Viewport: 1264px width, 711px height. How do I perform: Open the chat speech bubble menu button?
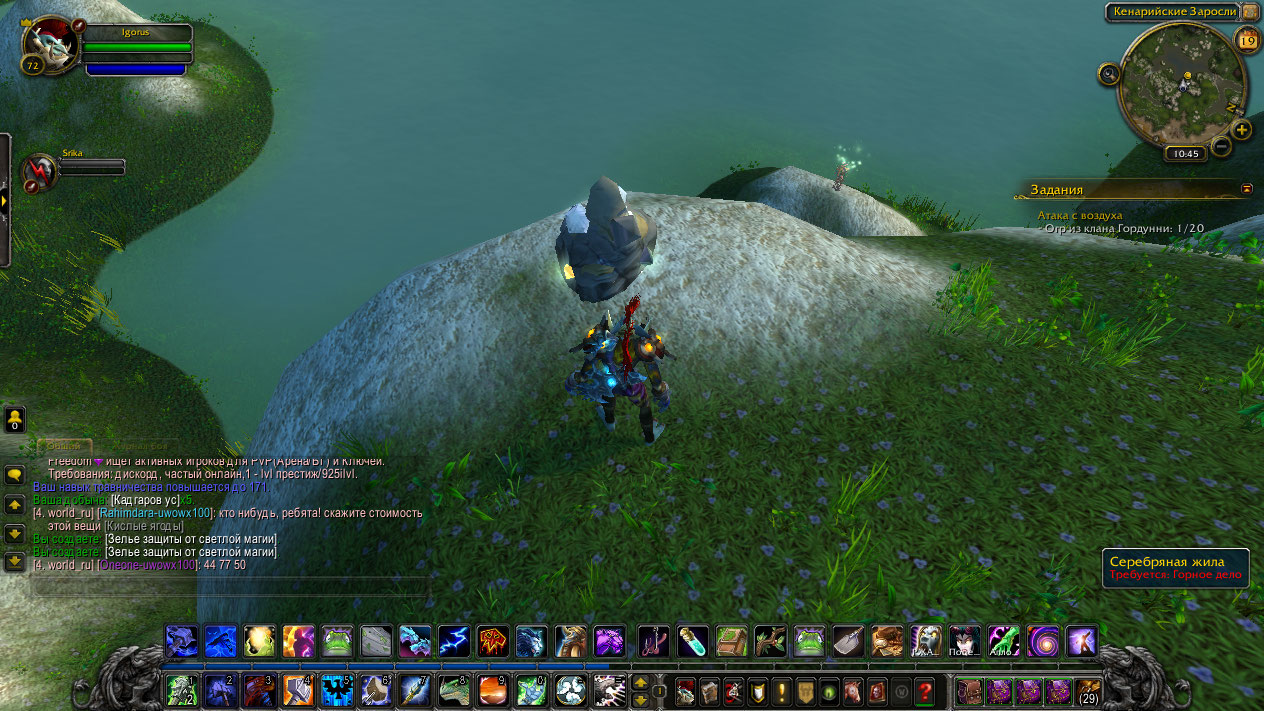[15, 475]
